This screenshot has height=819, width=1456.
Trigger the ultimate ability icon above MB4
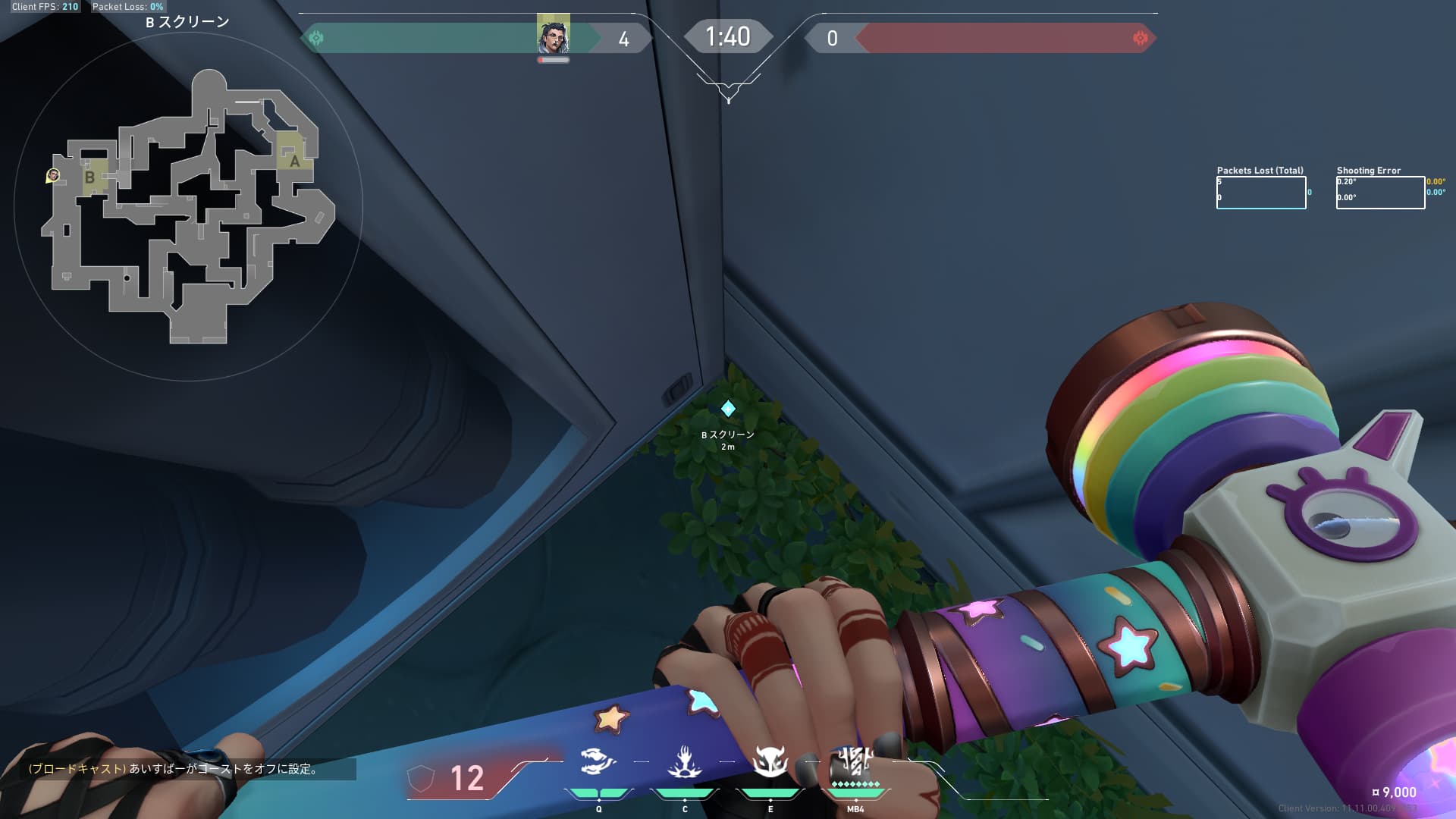[x=855, y=761]
